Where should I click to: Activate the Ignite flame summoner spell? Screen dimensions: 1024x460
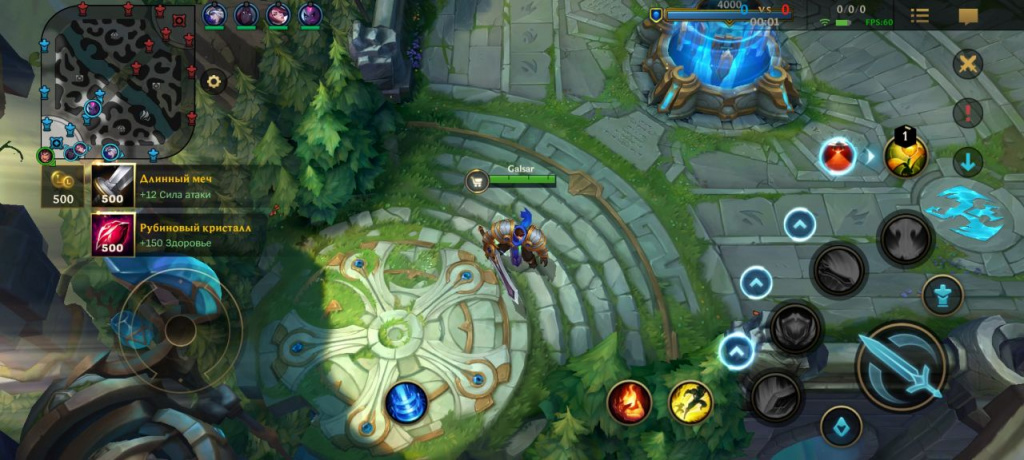629,402
